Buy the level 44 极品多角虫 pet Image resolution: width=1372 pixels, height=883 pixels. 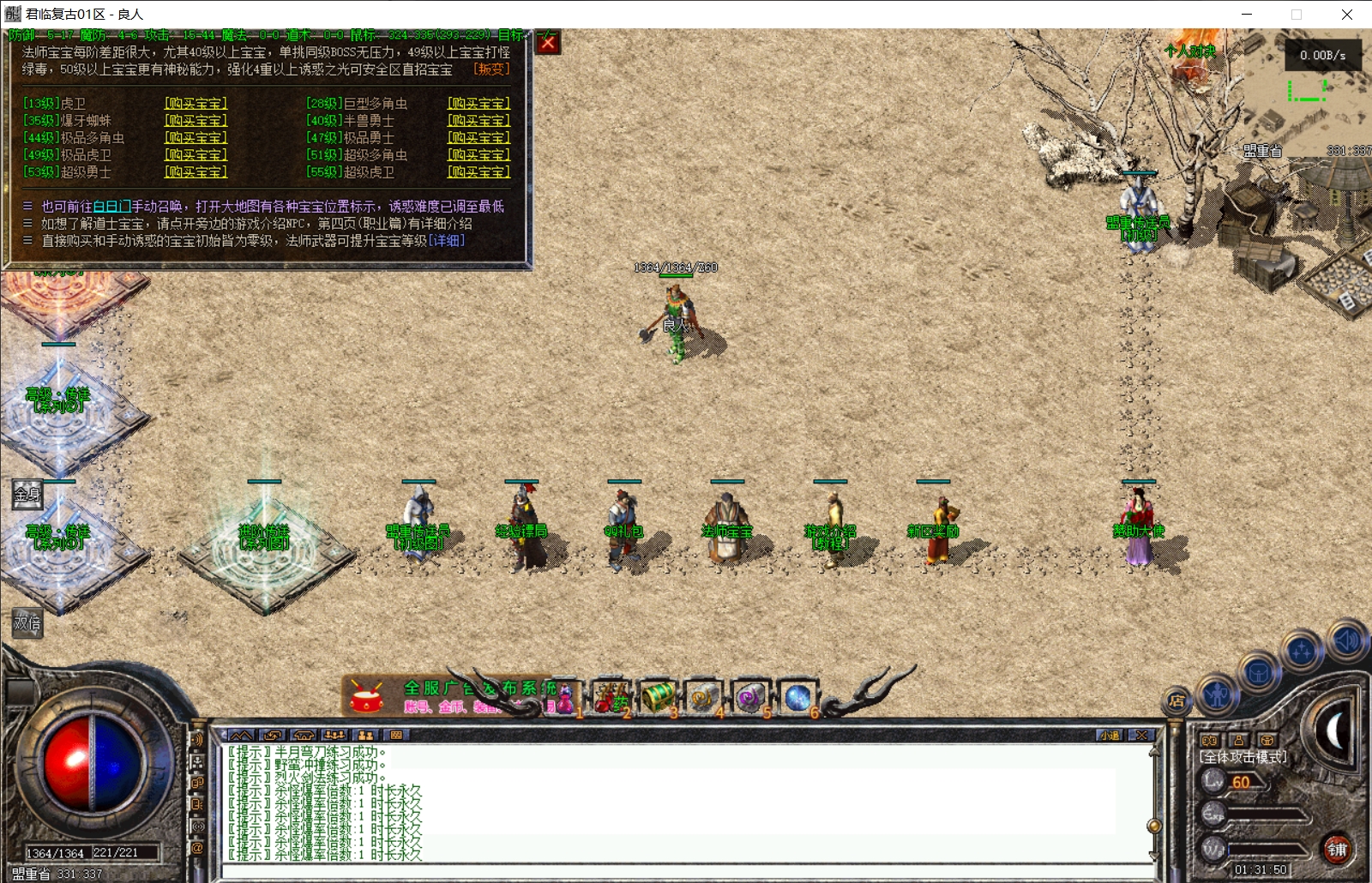(x=196, y=138)
